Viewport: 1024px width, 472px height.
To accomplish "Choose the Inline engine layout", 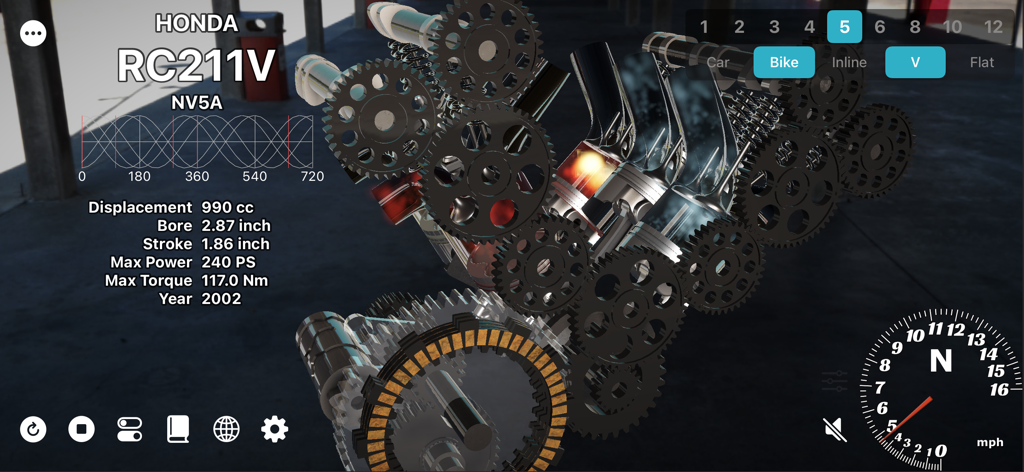I will point(850,62).
